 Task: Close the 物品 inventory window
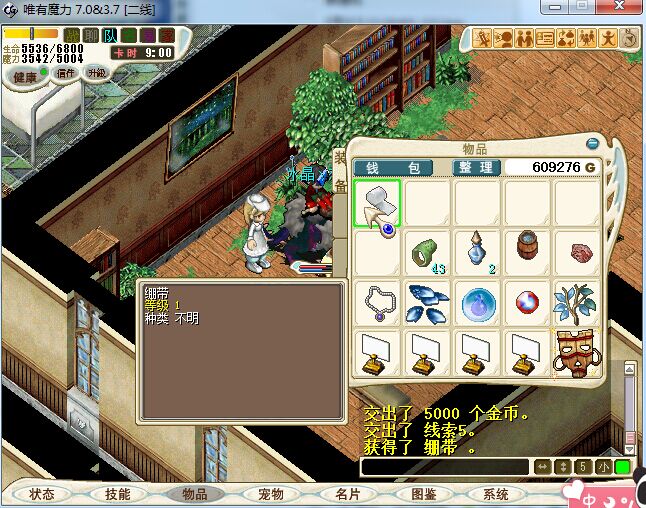593,143
